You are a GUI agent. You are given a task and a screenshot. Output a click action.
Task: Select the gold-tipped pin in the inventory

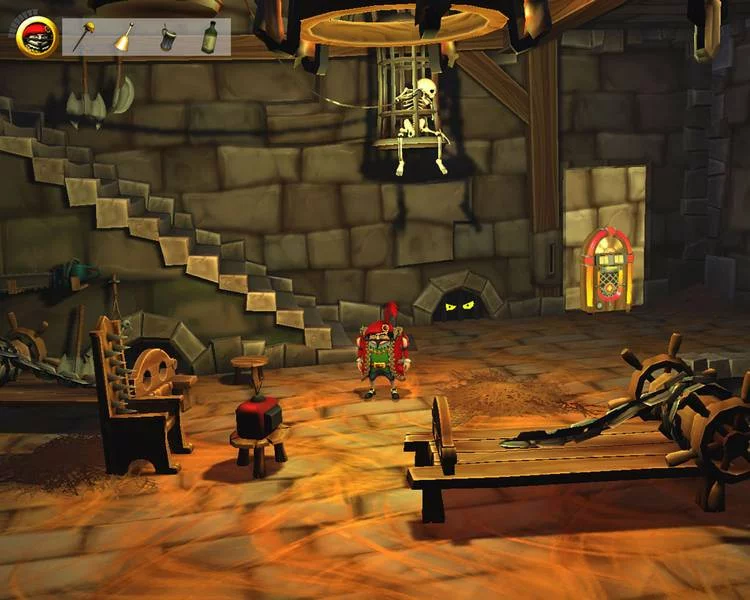pyautogui.click(x=86, y=37)
